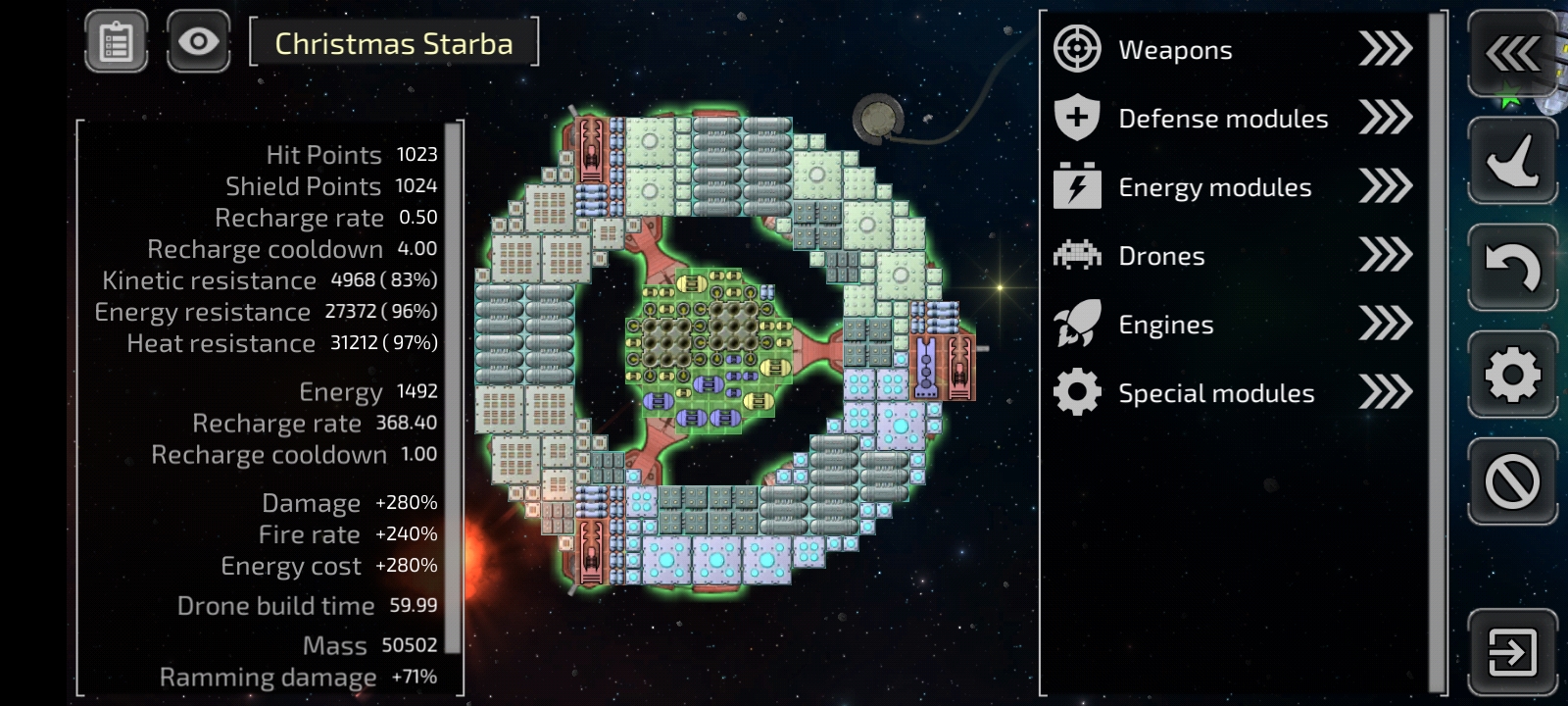Open settings with the gear button
1568x706 pixels.
1512,374
